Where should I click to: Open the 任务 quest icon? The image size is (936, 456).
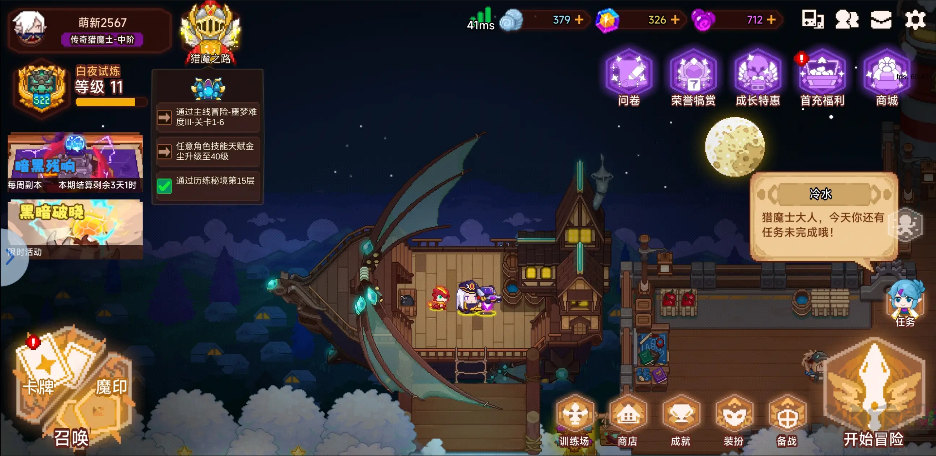pos(904,301)
